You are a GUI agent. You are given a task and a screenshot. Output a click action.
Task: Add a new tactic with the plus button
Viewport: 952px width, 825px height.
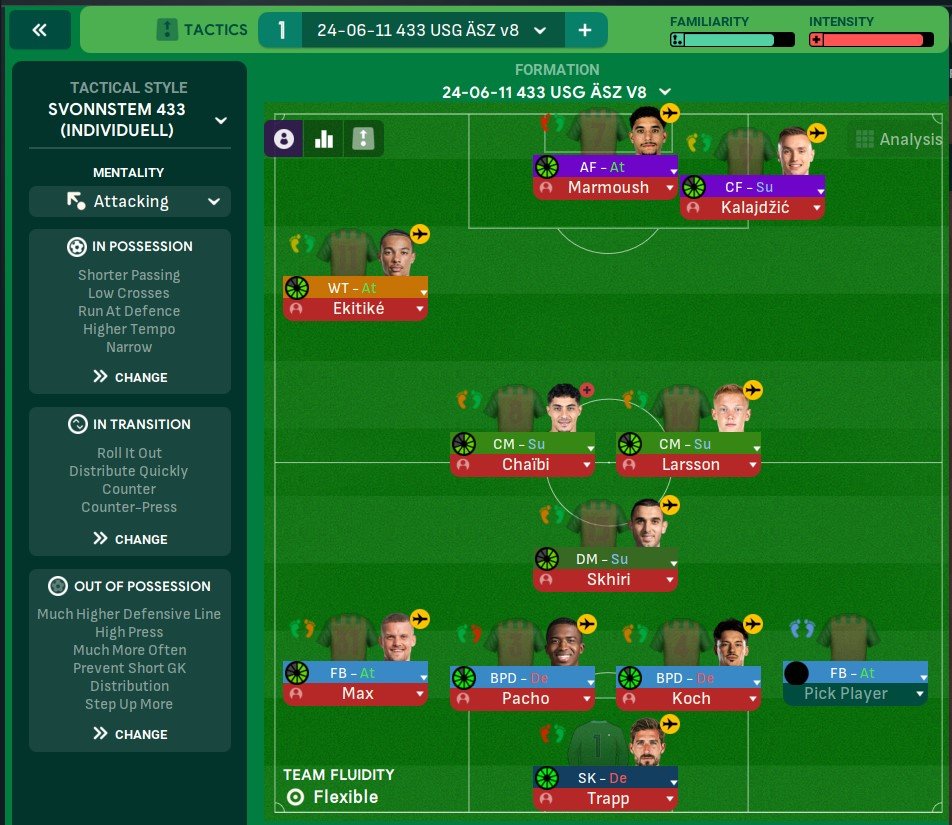click(585, 30)
